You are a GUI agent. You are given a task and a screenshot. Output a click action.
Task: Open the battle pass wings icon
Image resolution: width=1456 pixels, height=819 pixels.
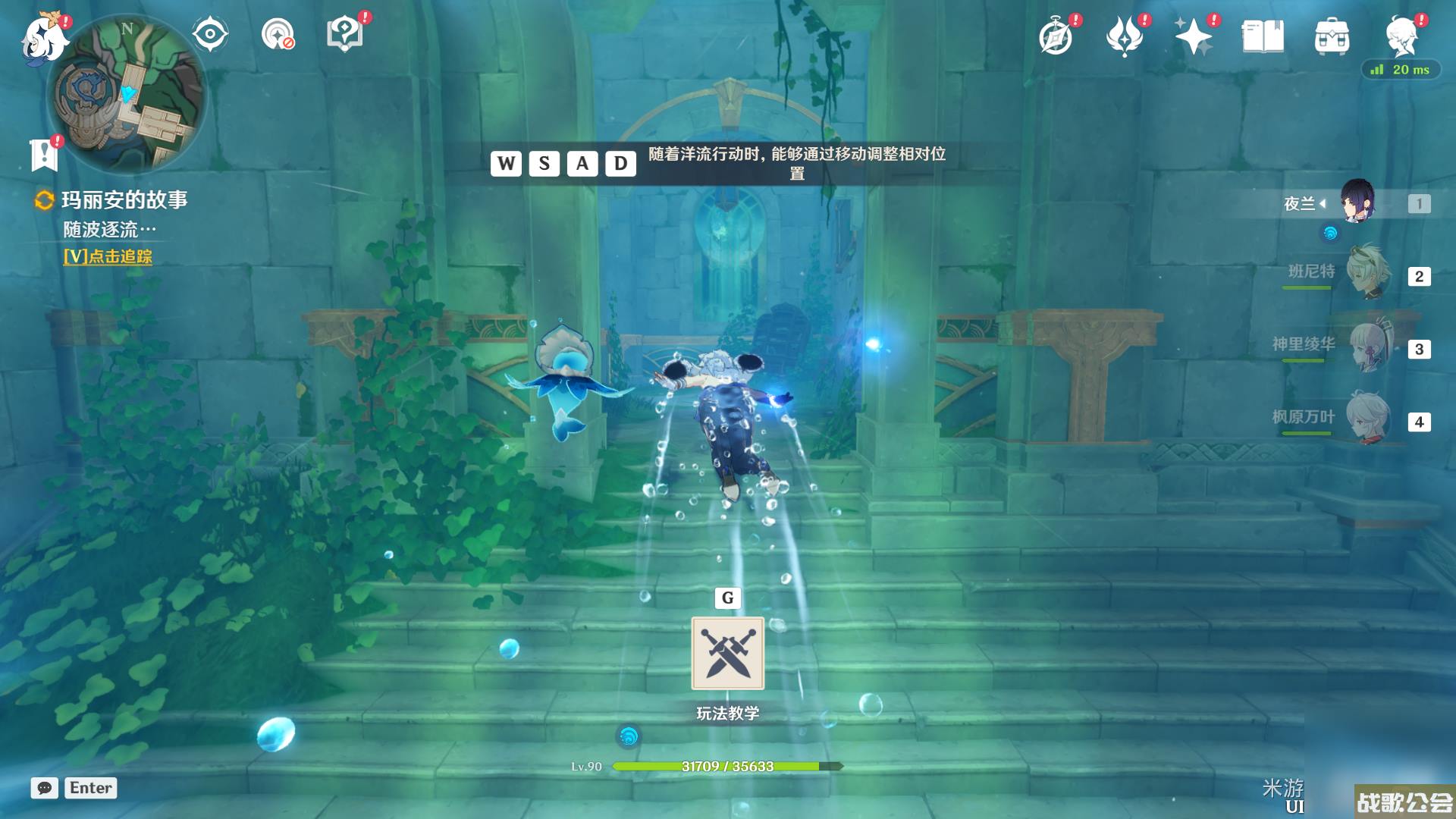[x=1125, y=36]
